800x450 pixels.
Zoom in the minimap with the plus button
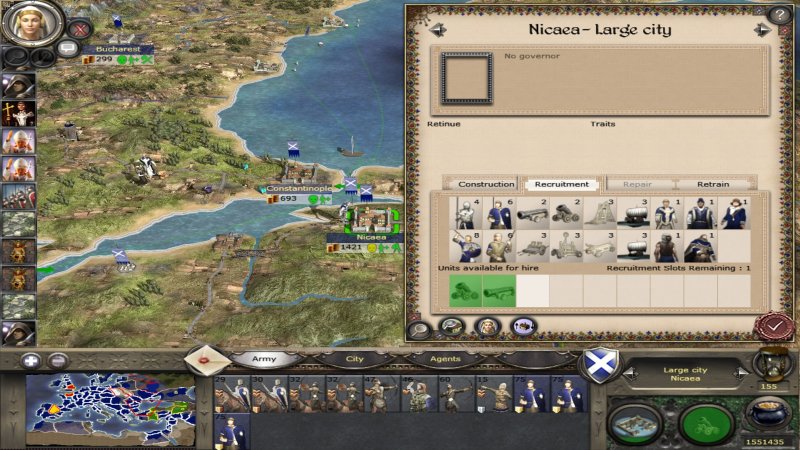tap(32, 361)
